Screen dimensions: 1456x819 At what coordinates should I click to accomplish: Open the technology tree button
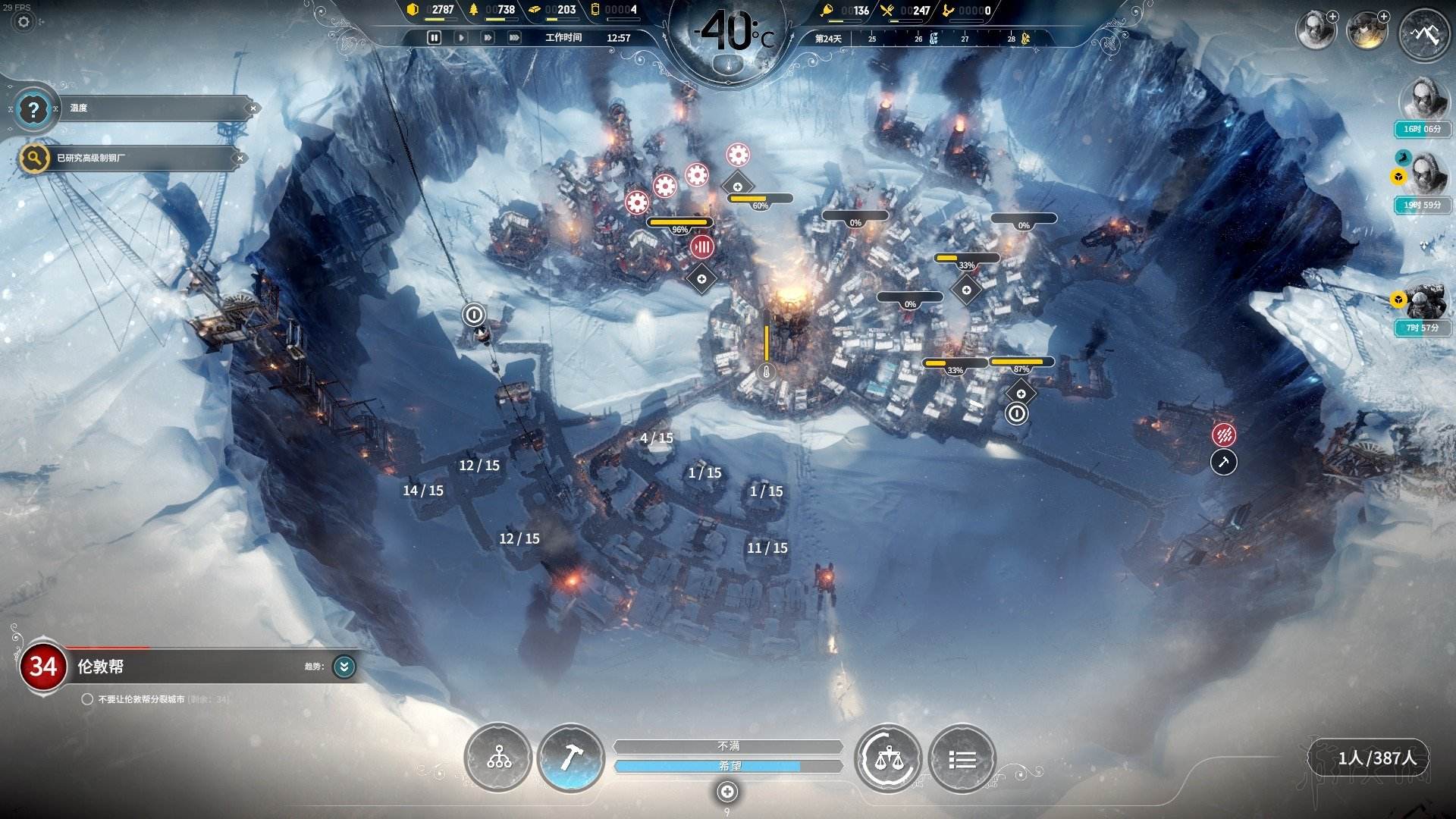coord(498,758)
